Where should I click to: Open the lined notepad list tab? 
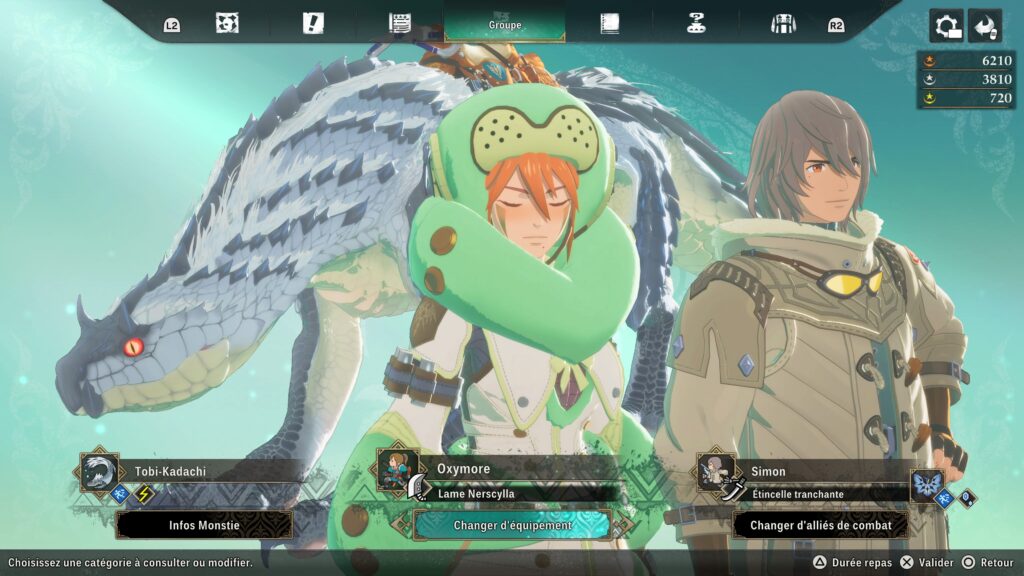(x=400, y=24)
